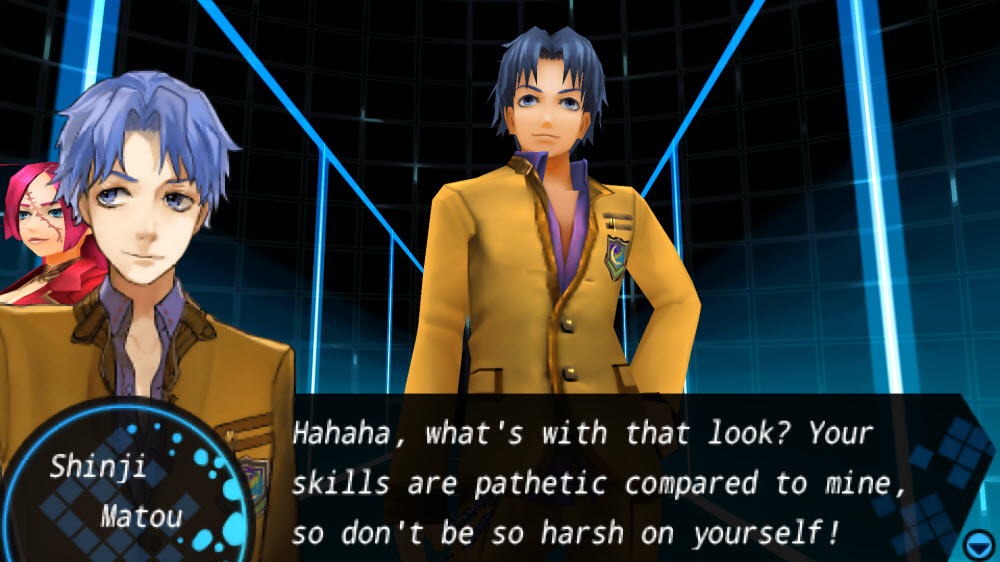This screenshot has width=1000, height=562.
Task: Continue Shinji's dialogue by clicking the text box
Action: [600, 483]
